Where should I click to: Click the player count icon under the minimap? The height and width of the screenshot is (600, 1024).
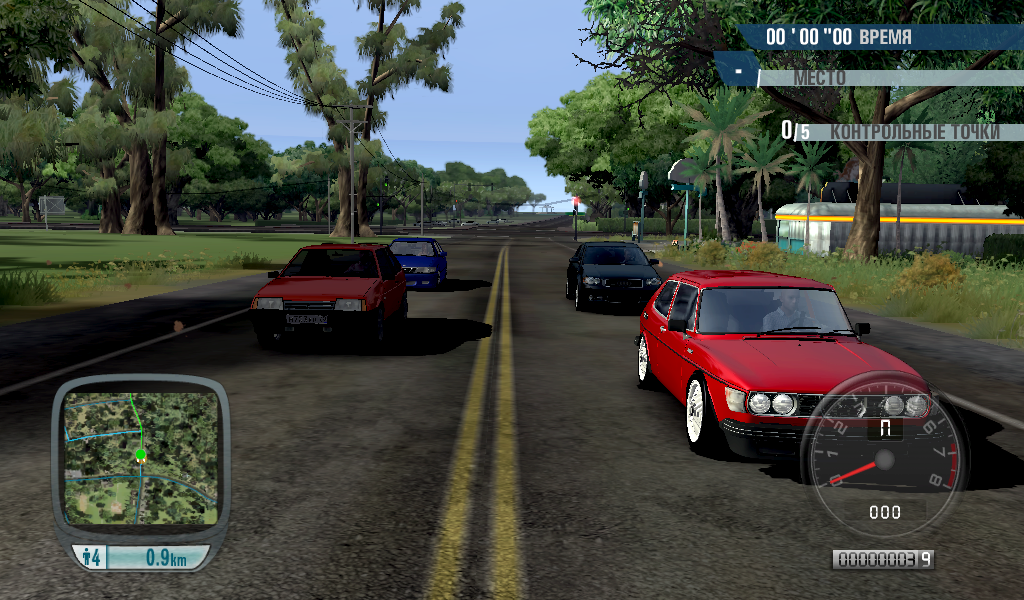pos(92,558)
